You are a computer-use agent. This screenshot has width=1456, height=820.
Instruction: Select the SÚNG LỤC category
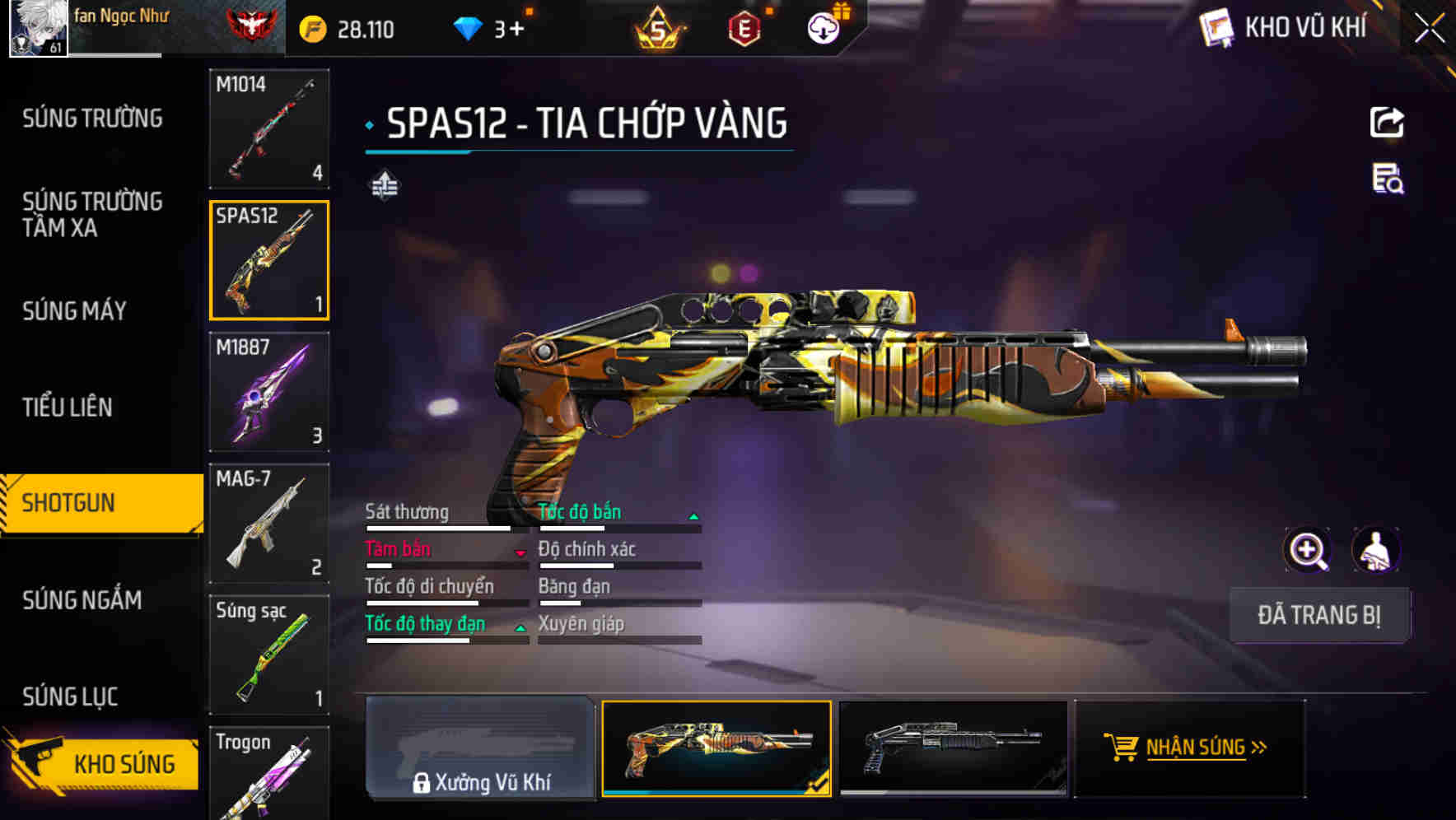[68, 696]
